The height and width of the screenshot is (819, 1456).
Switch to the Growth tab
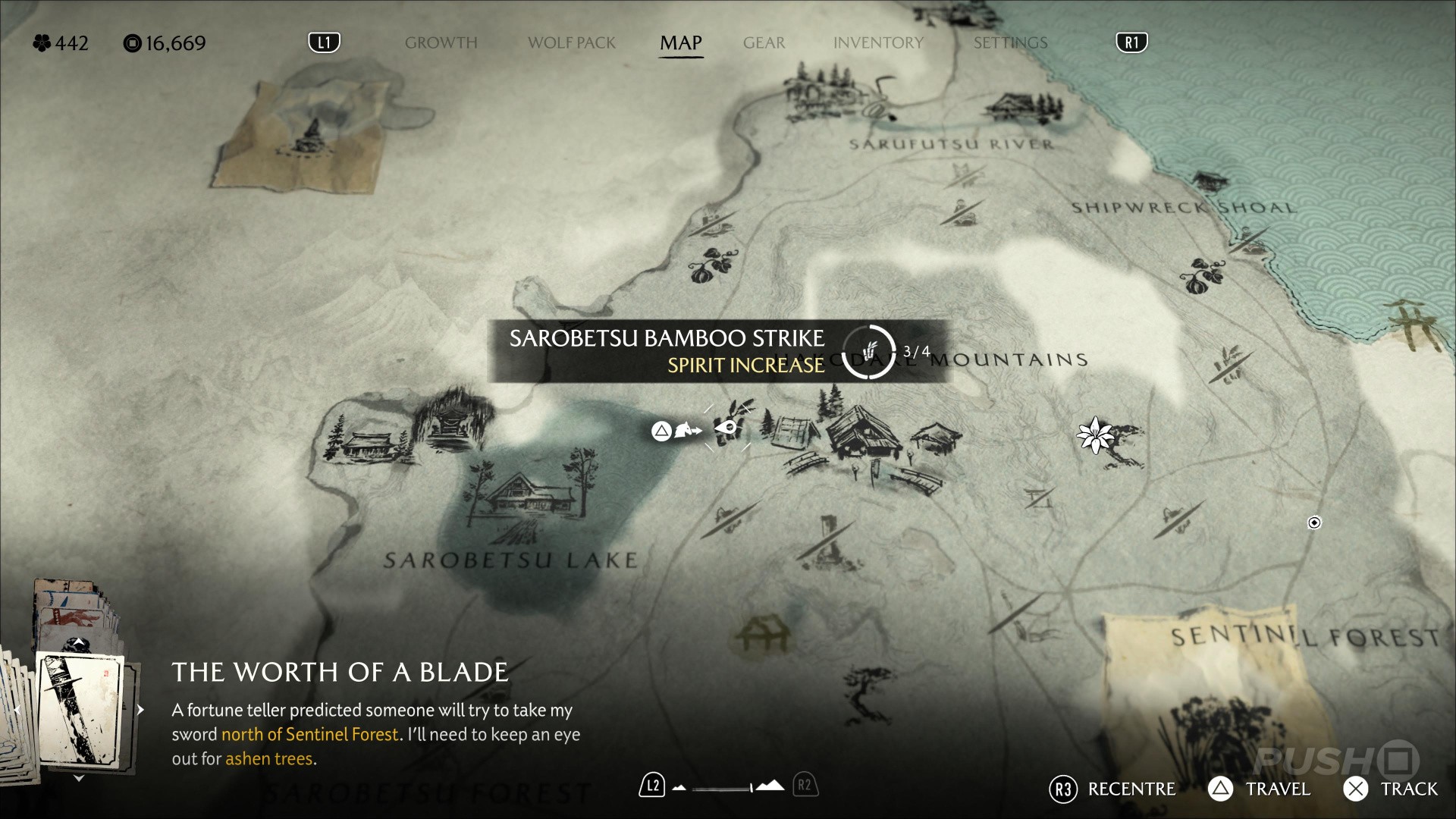coord(441,42)
